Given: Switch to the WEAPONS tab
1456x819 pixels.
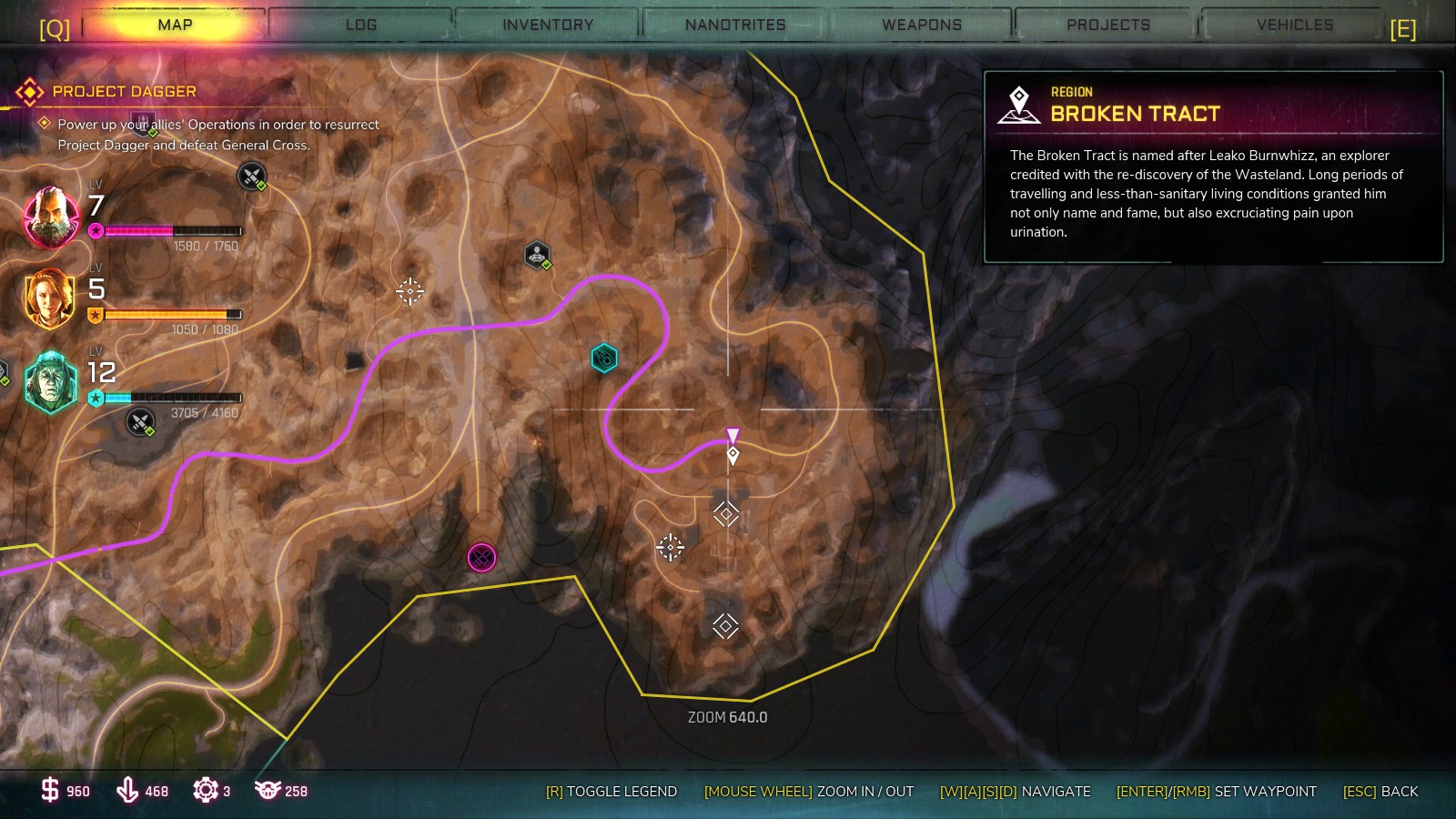Looking at the screenshot, I should [921, 25].
